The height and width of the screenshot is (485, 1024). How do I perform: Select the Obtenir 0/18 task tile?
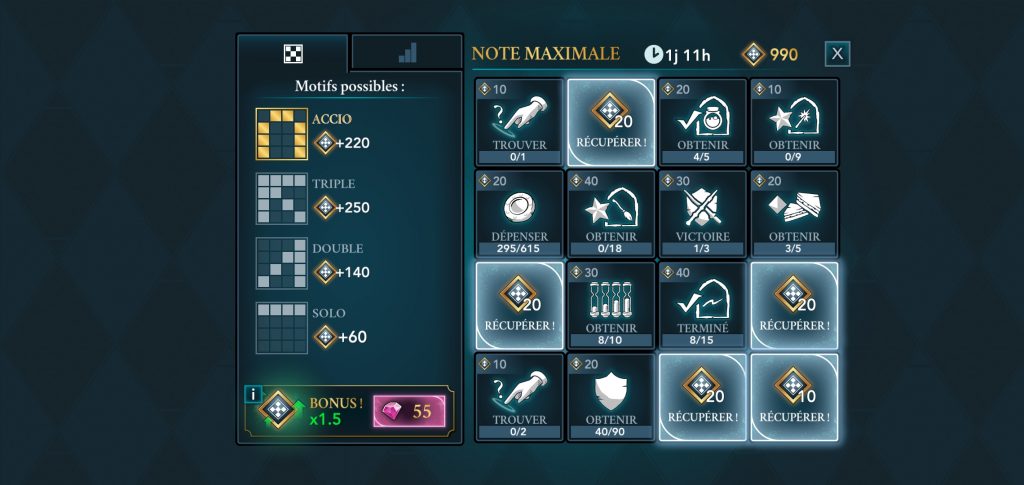pyautogui.click(x=611, y=214)
